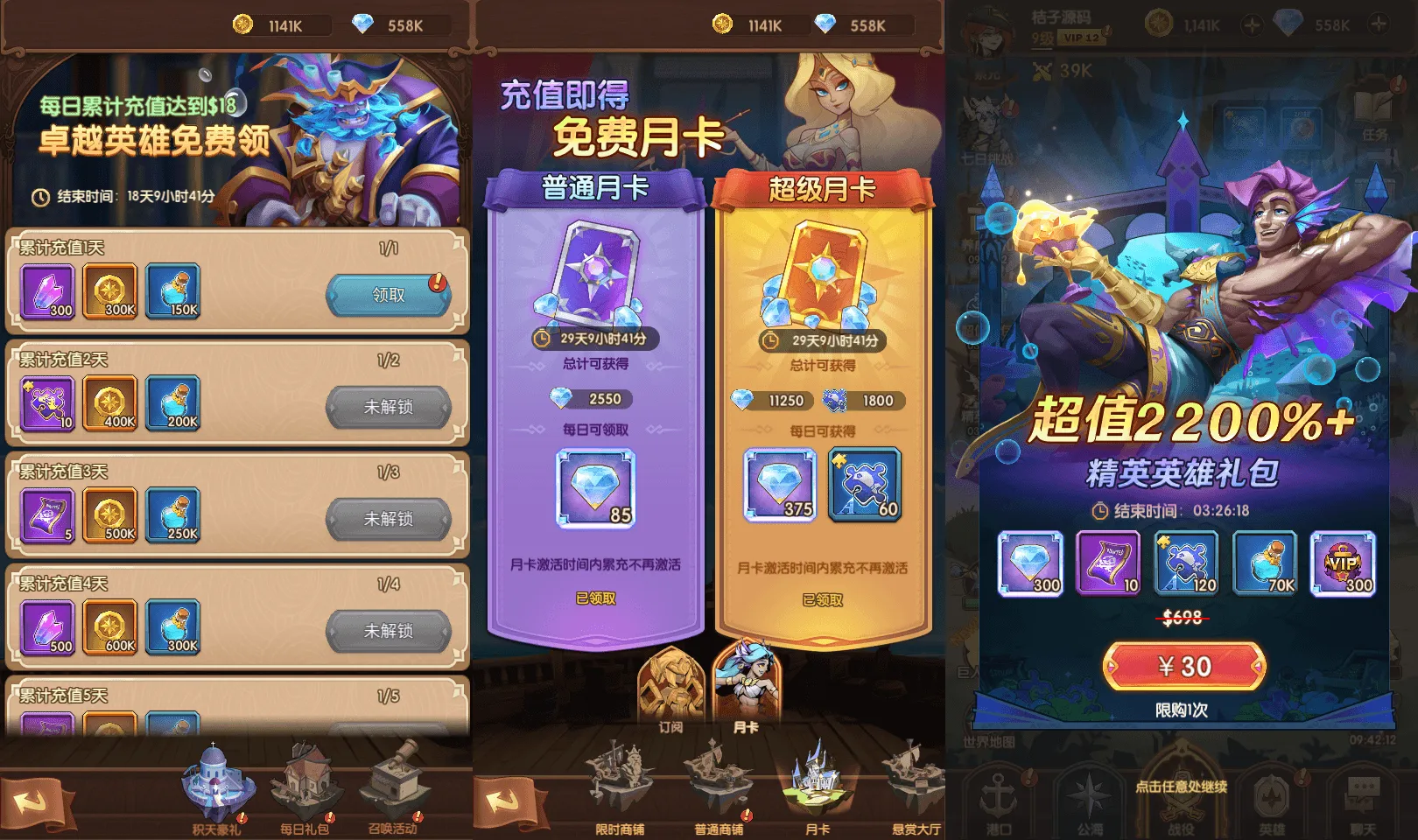Select the 英雄 icon in bottom navigation

[1274, 801]
